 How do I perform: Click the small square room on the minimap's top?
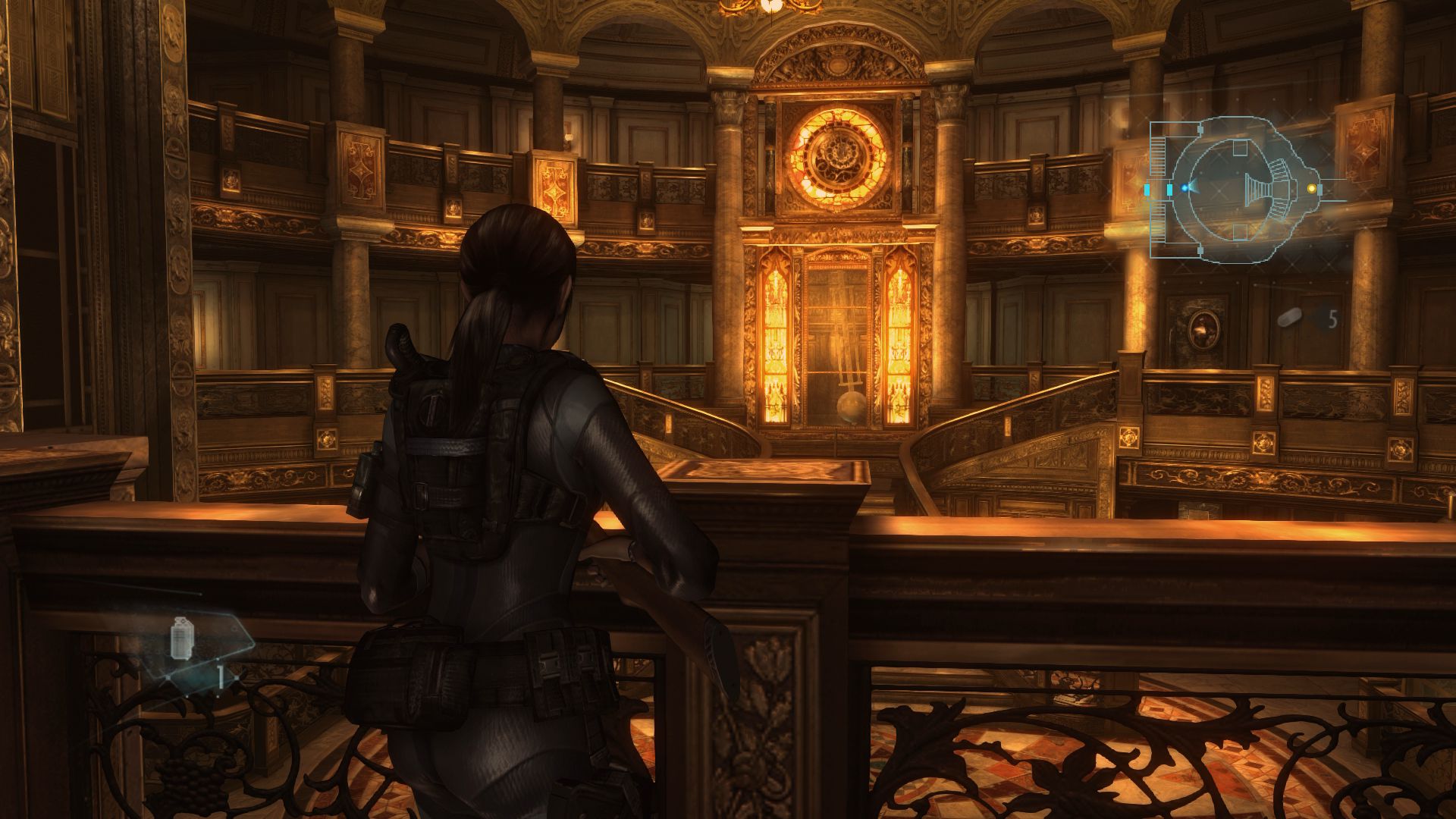[x=1240, y=146]
